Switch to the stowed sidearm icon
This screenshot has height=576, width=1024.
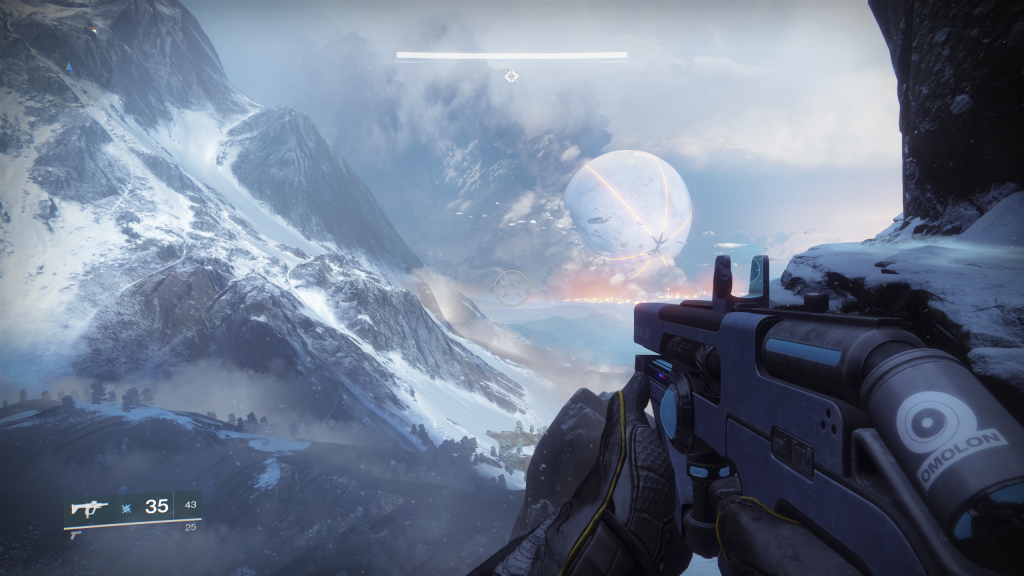(x=74, y=535)
